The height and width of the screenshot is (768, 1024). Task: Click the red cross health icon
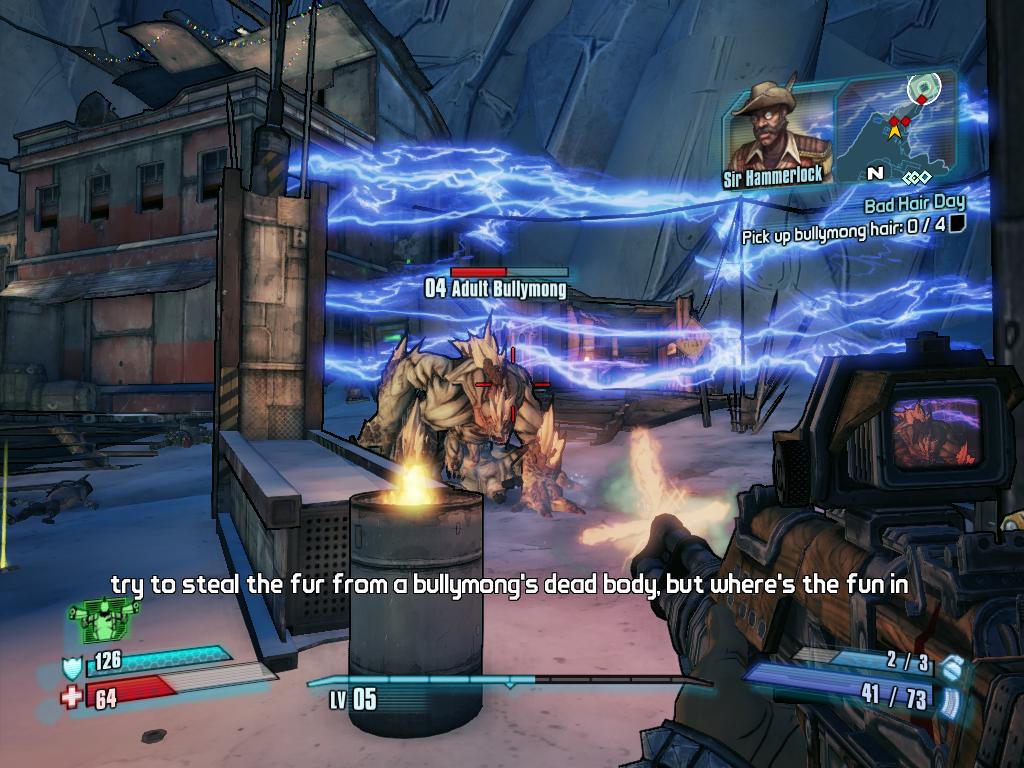click(71, 696)
